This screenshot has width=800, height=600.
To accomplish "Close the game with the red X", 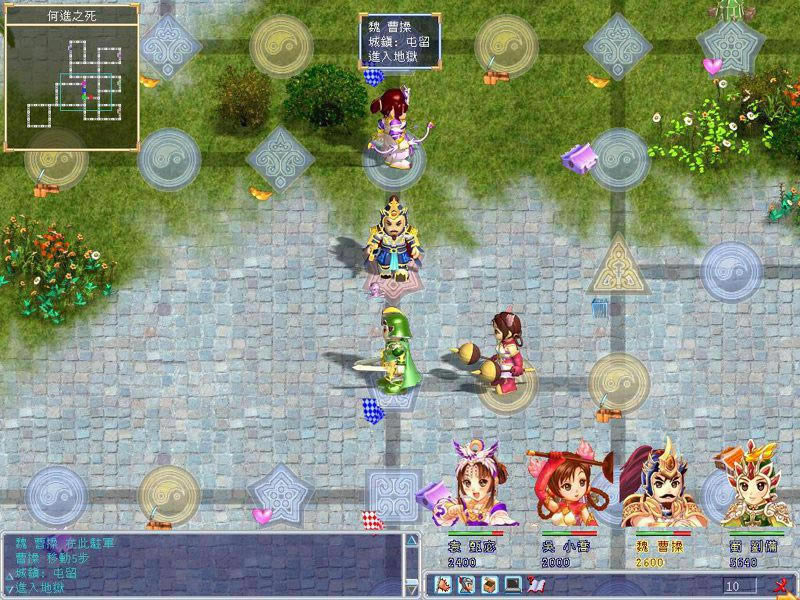I will [x=779, y=585].
